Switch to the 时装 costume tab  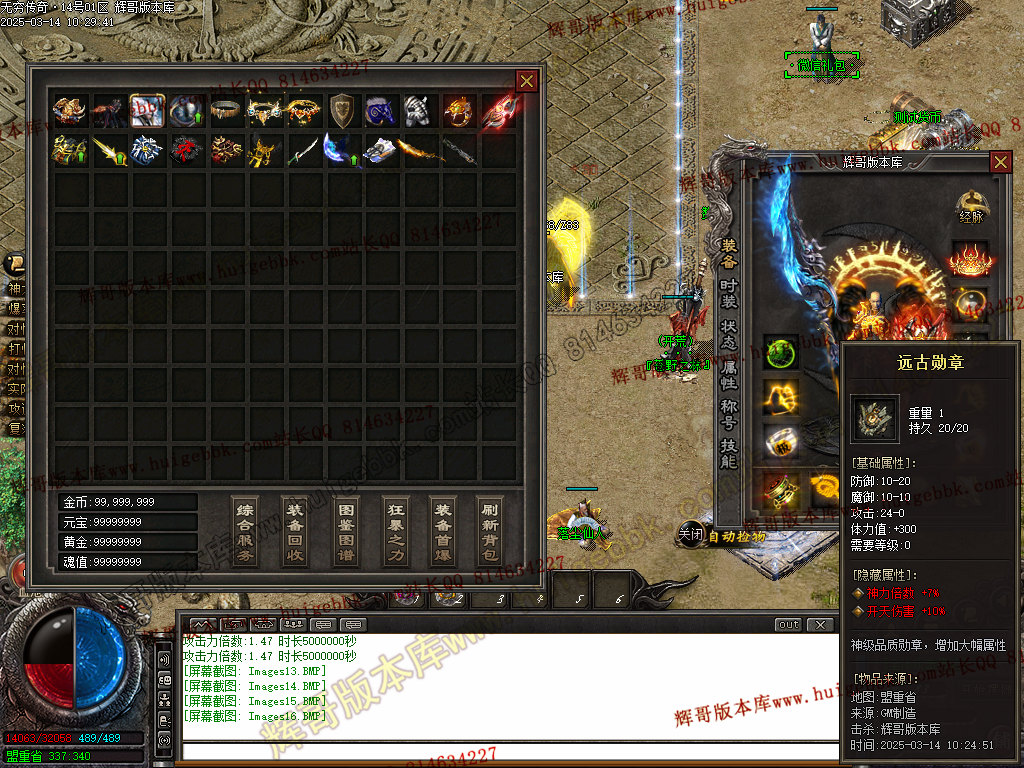729,293
